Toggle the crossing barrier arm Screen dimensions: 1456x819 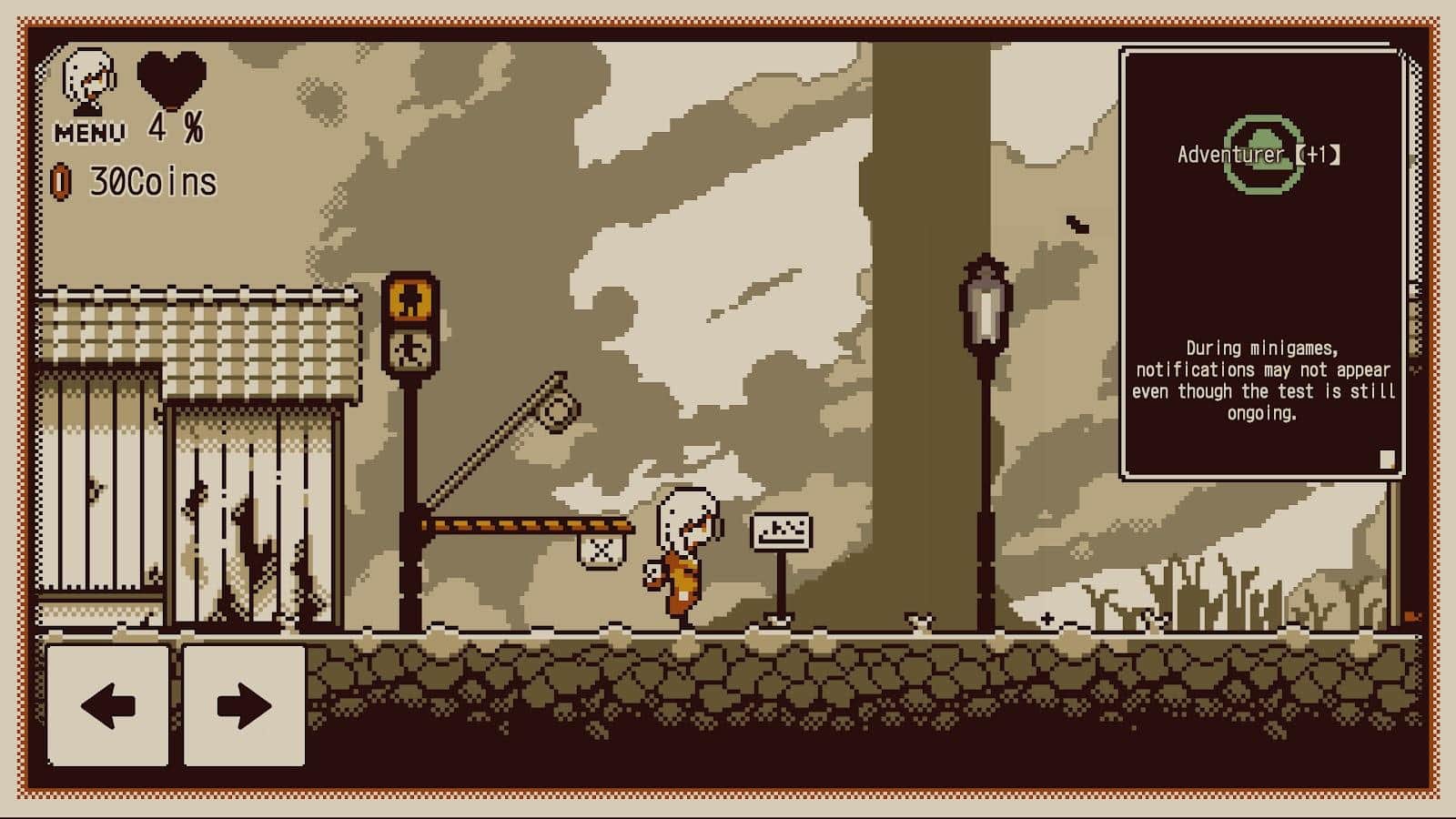528,523
